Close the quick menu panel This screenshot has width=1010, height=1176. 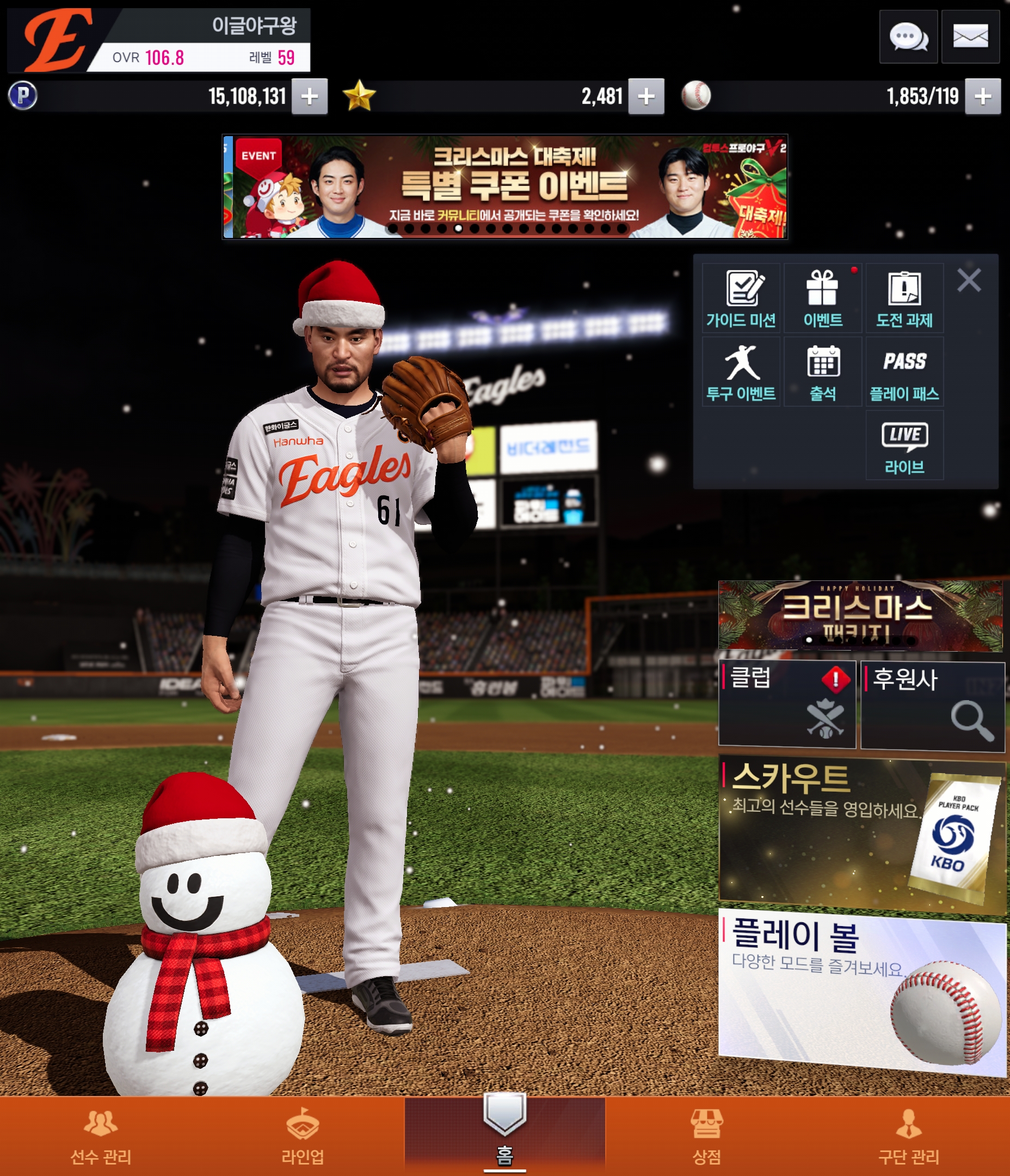pyautogui.click(x=969, y=280)
